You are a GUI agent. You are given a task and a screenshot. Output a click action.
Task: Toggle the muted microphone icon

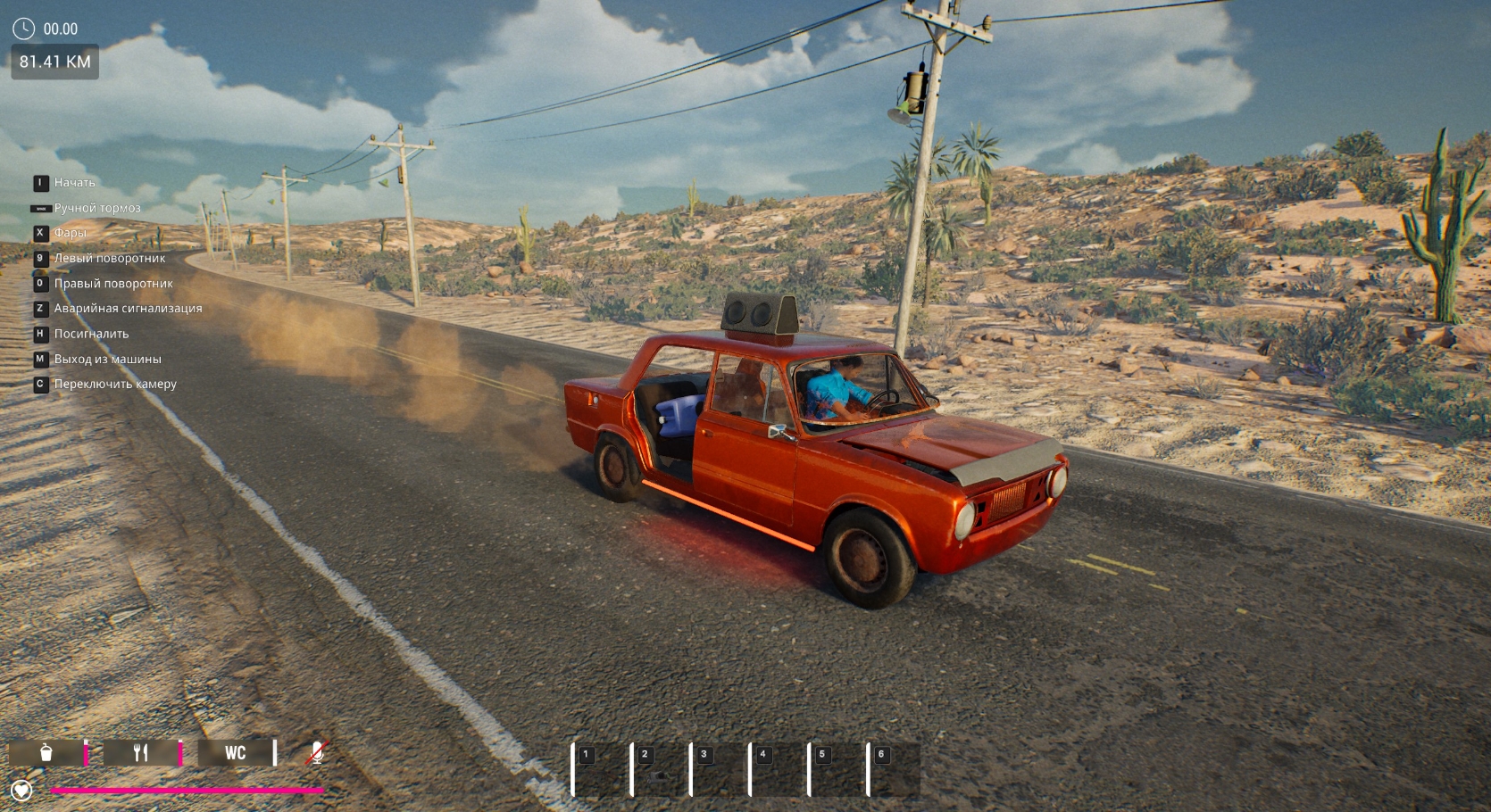tap(317, 752)
